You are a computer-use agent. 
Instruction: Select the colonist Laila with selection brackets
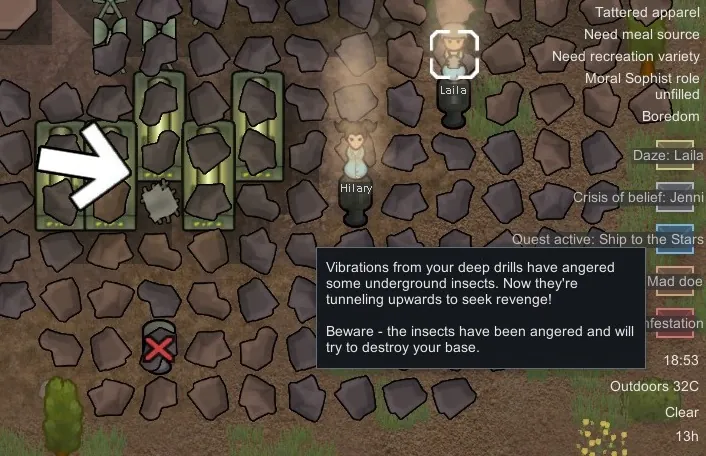(455, 53)
